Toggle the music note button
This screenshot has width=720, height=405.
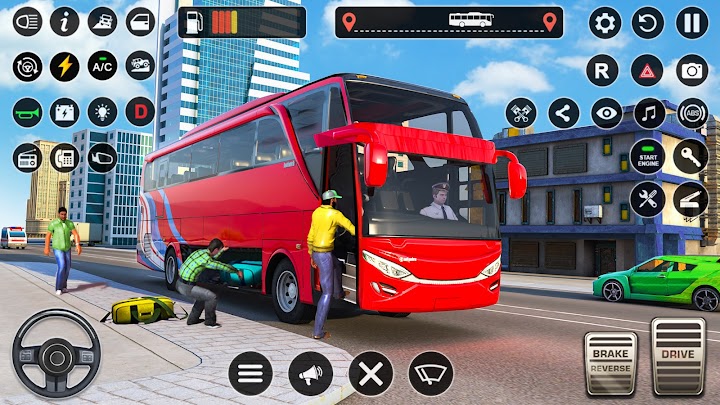[x=648, y=113]
